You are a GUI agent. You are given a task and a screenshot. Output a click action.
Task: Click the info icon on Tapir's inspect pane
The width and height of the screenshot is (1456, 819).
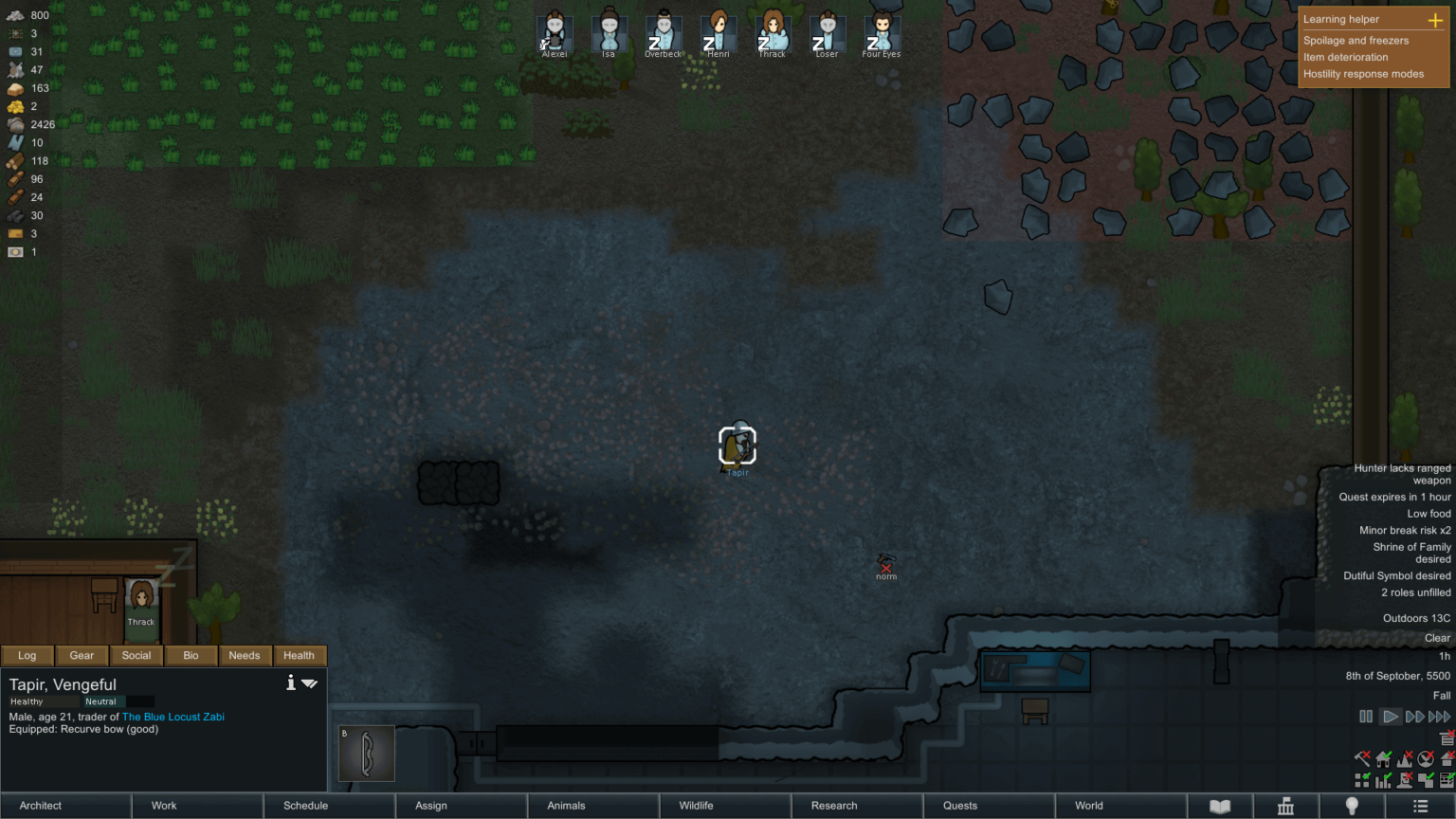(291, 682)
